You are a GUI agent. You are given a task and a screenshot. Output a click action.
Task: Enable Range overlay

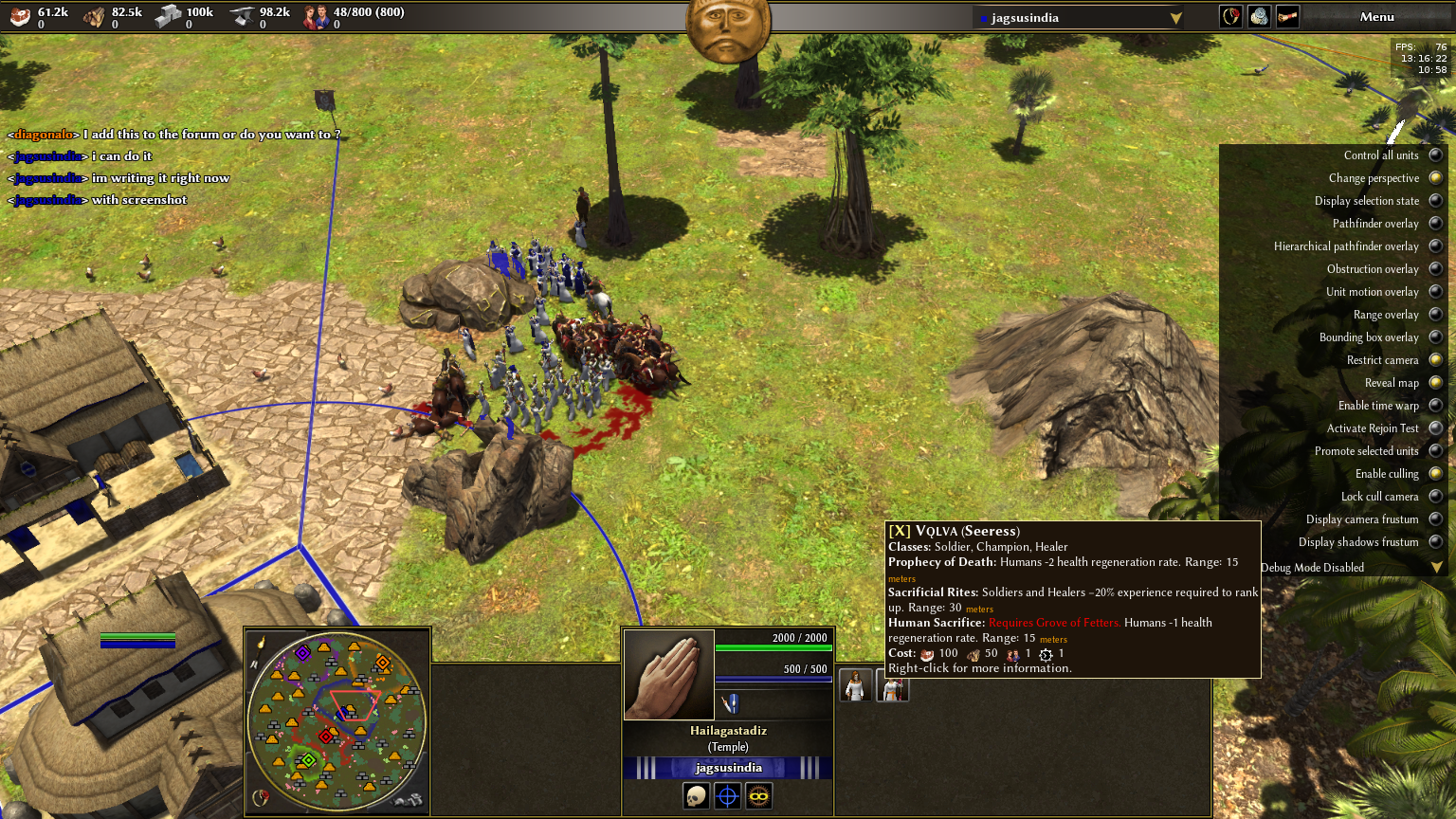(1435, 315)
